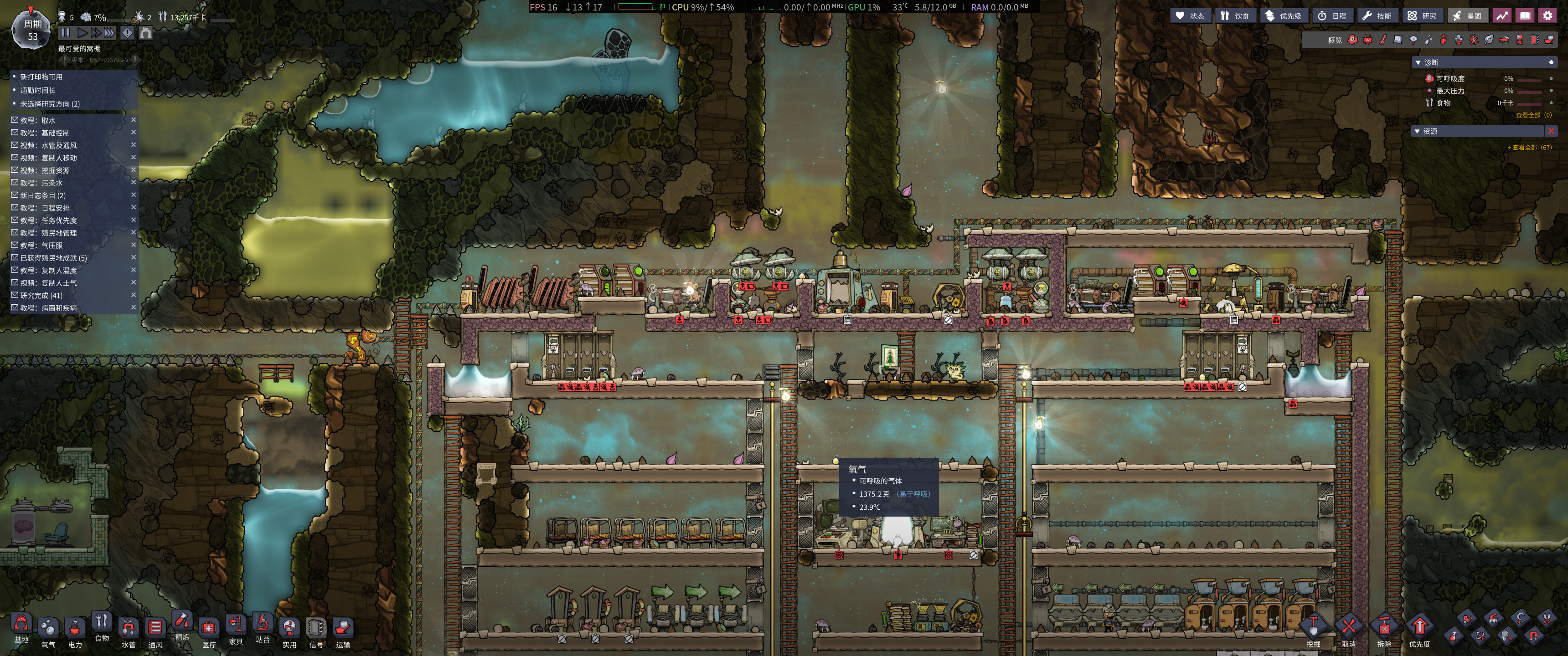Image resolution: width=1568 pixels, height=656 pixels.
Task: Open the 状态 (Vitals) panel
Action: (1189, 16)
